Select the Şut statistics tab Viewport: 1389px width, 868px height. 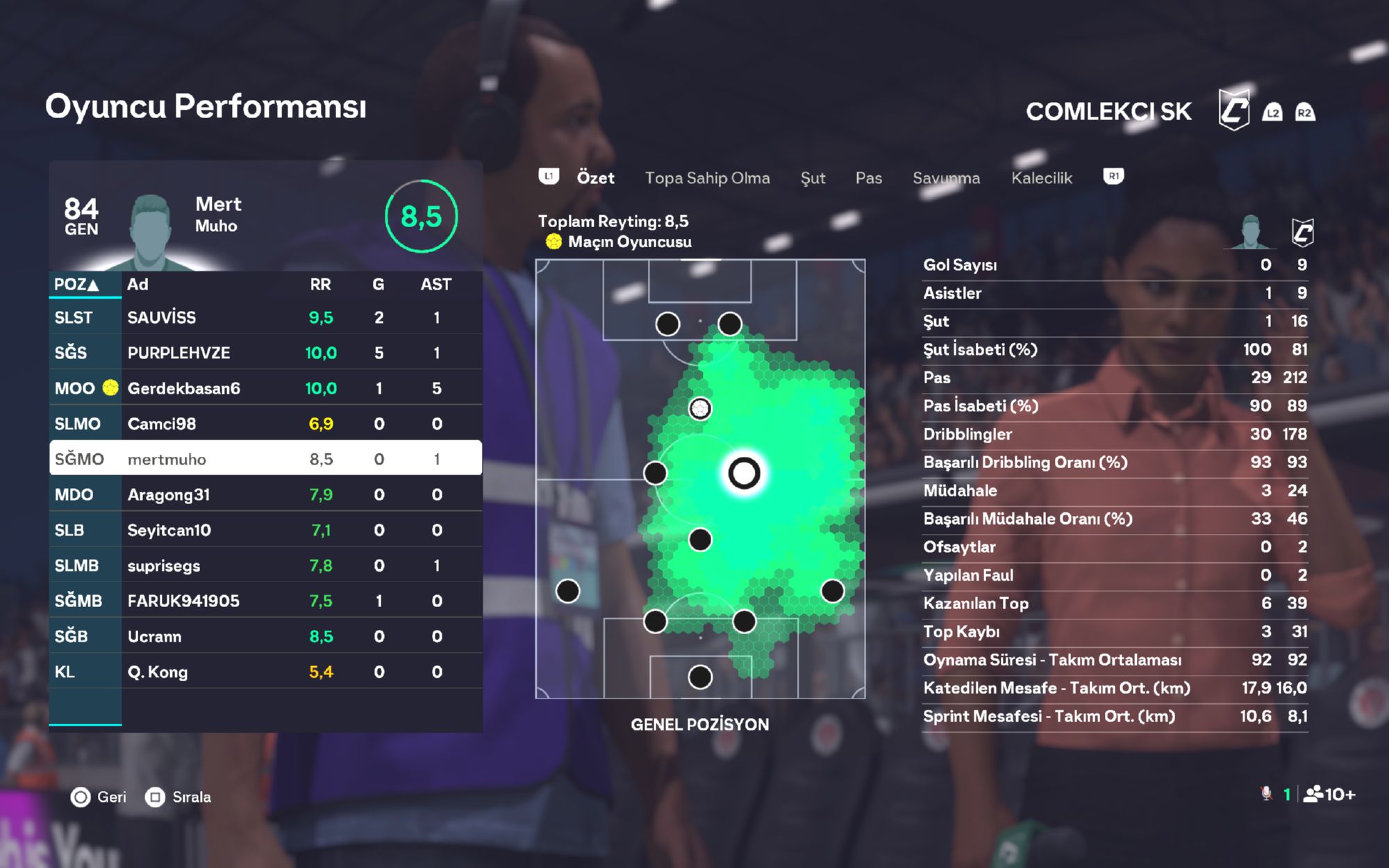click(813, 178)
